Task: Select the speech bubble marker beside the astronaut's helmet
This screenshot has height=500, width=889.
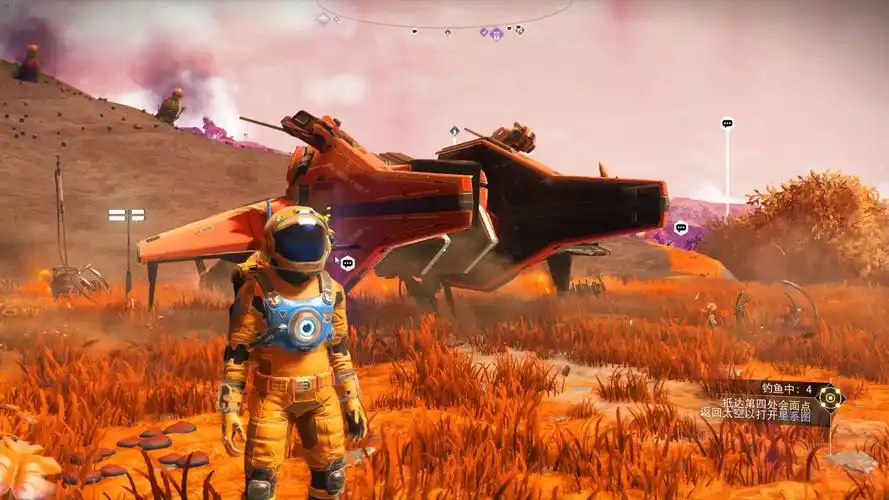Action: tap(347, 263)
